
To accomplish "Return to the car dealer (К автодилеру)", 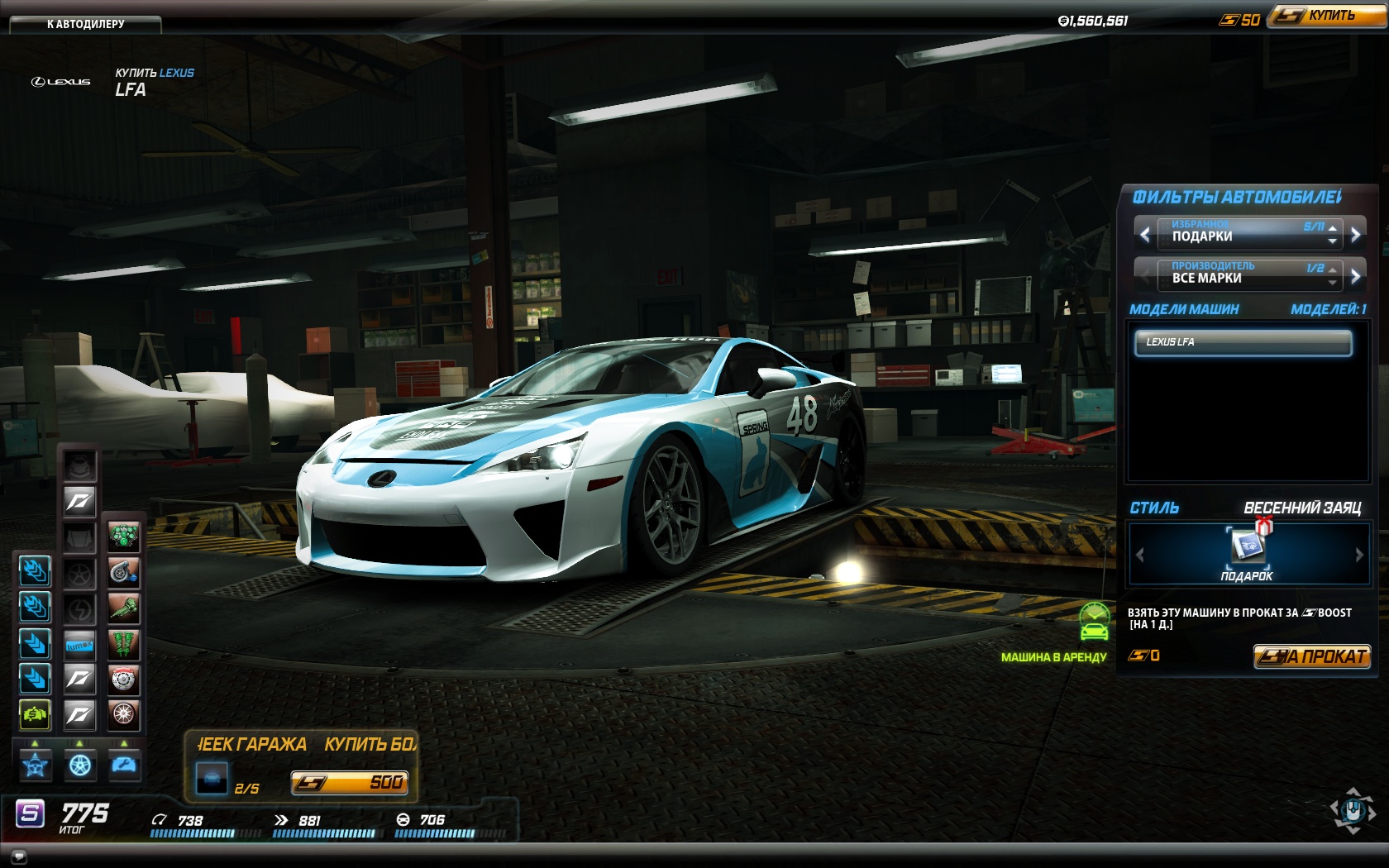I will (85, 24).
